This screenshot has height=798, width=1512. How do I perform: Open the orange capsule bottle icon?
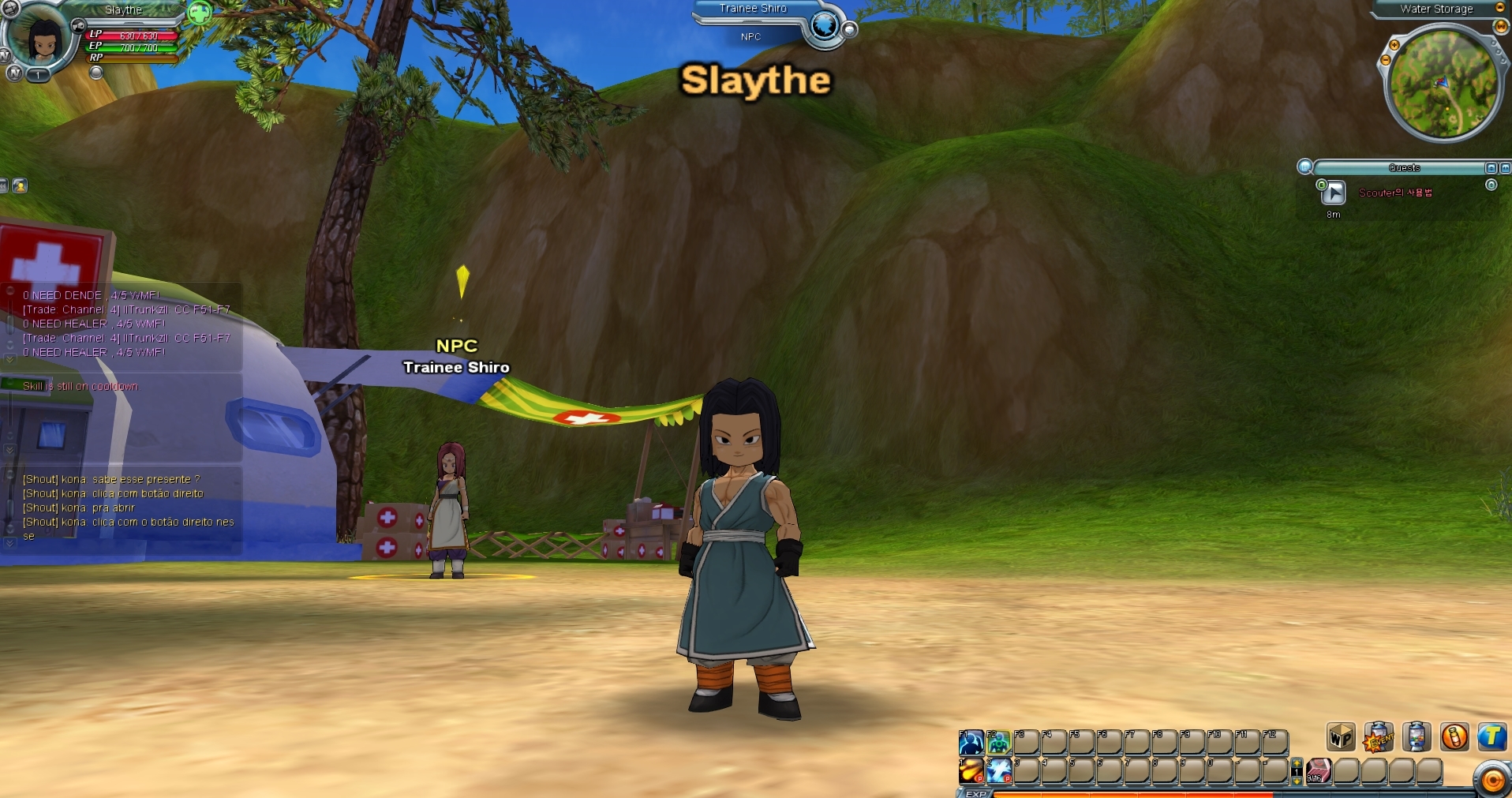click(x=1454, y=737)
